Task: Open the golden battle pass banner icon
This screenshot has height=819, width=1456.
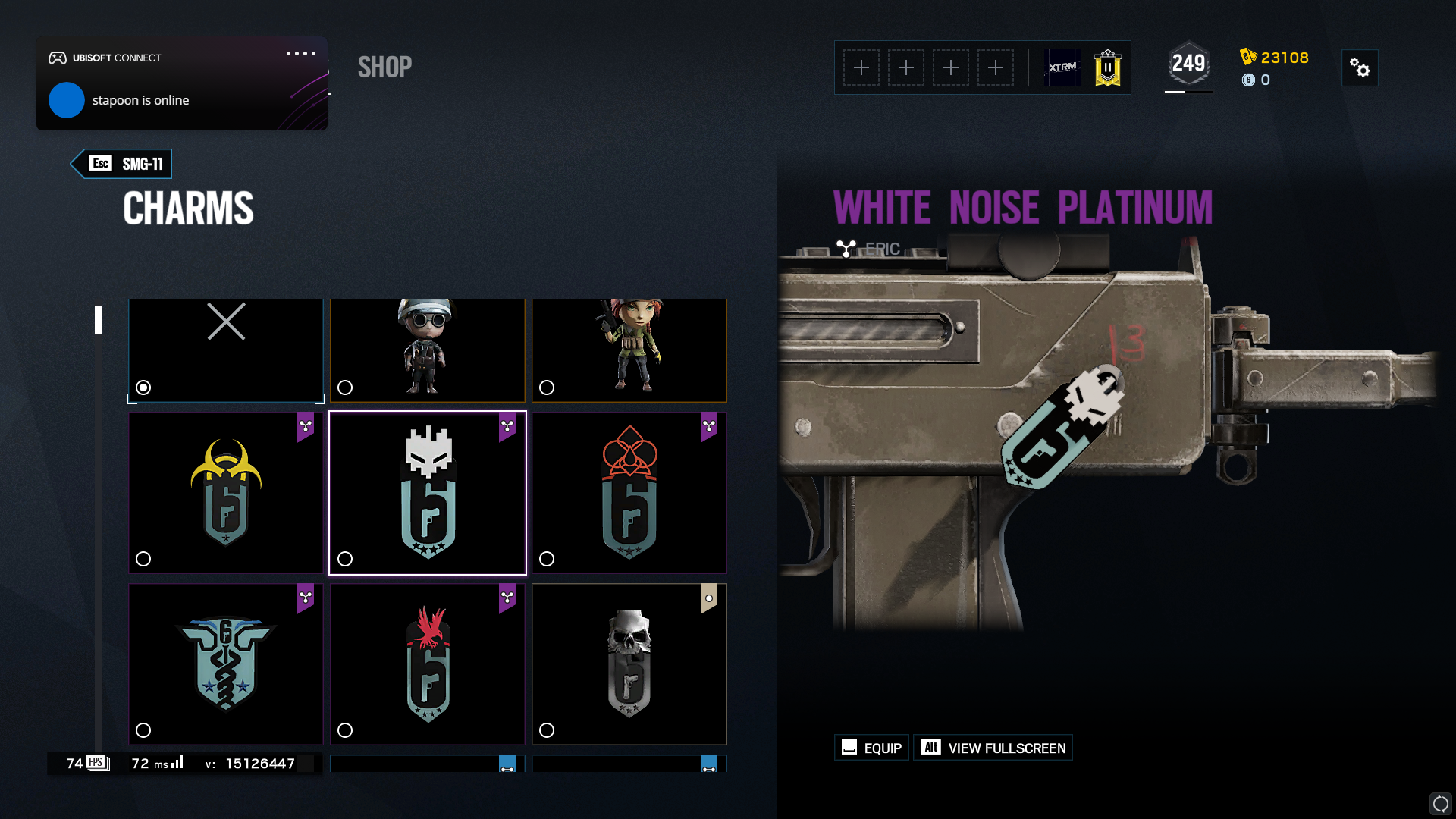Action: [1106, 67]
